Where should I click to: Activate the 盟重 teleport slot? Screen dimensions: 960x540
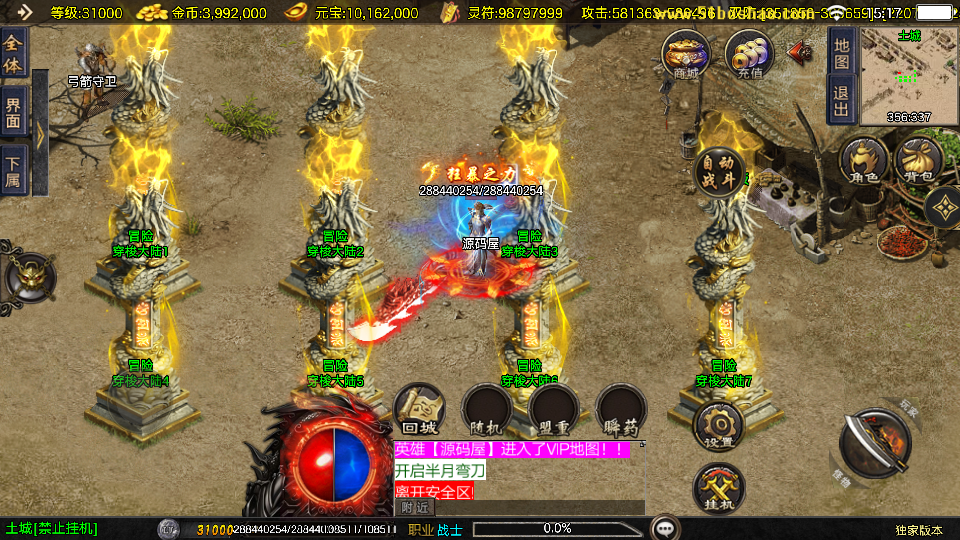554,410
